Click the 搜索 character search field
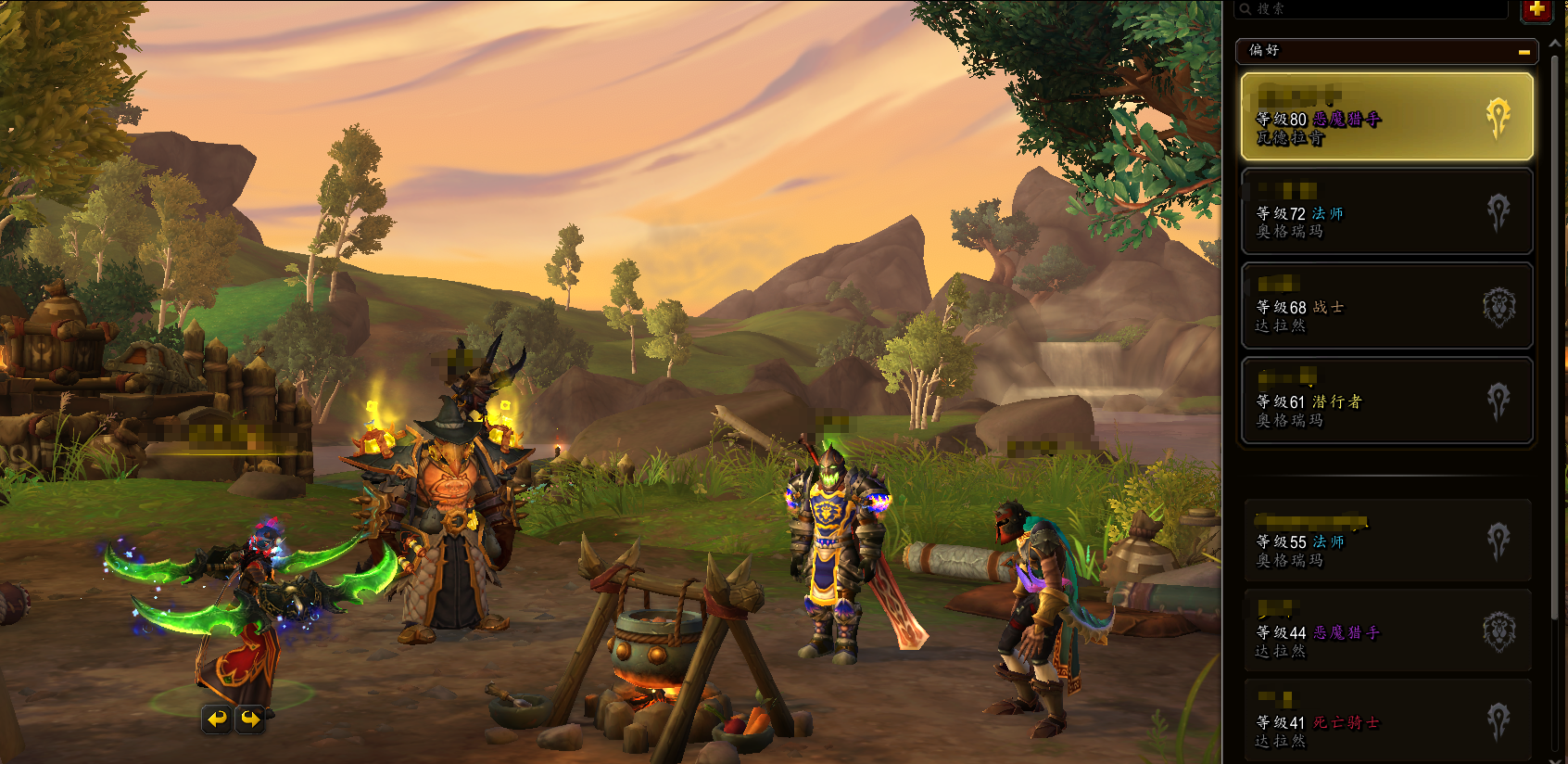 tap(1372, 9)
